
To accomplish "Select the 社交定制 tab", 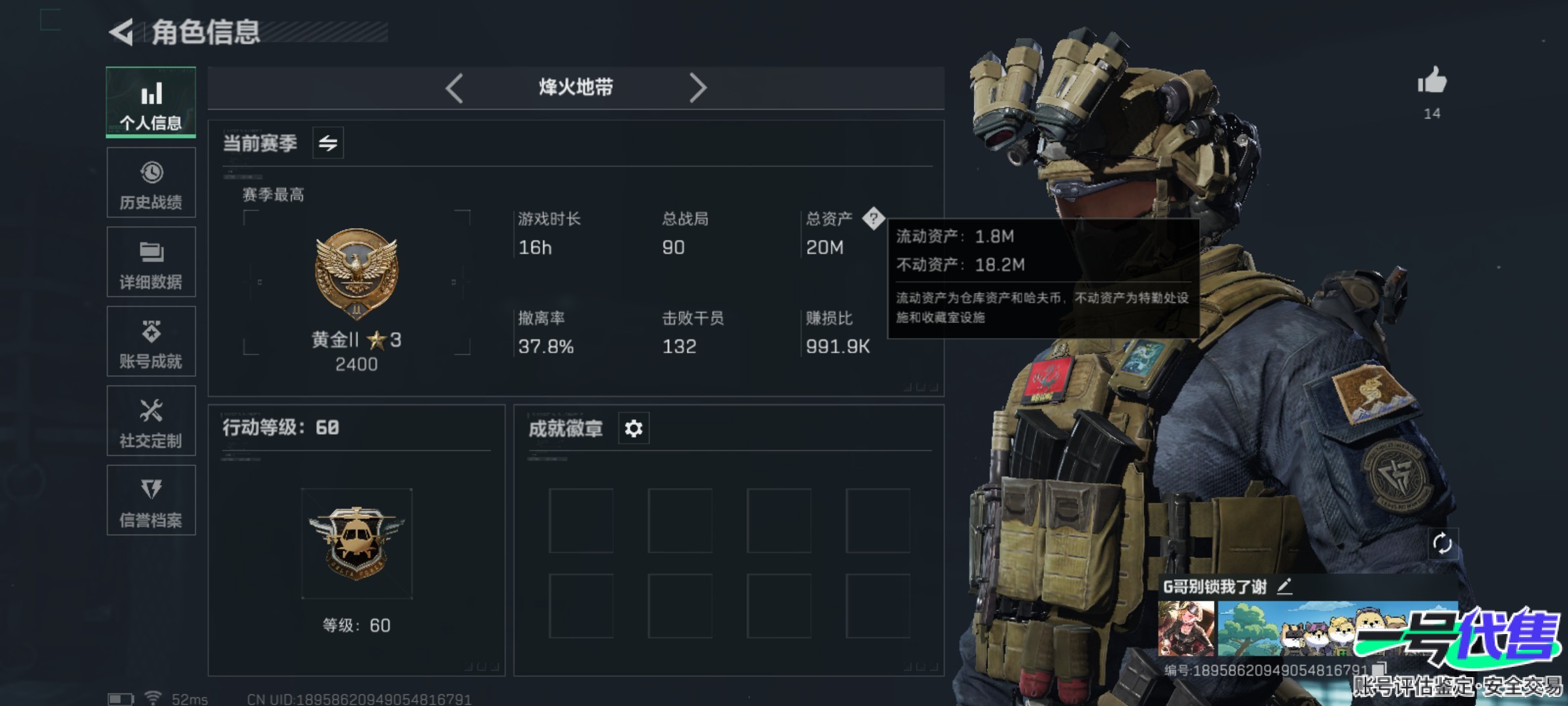I will [x=151, y=421].
